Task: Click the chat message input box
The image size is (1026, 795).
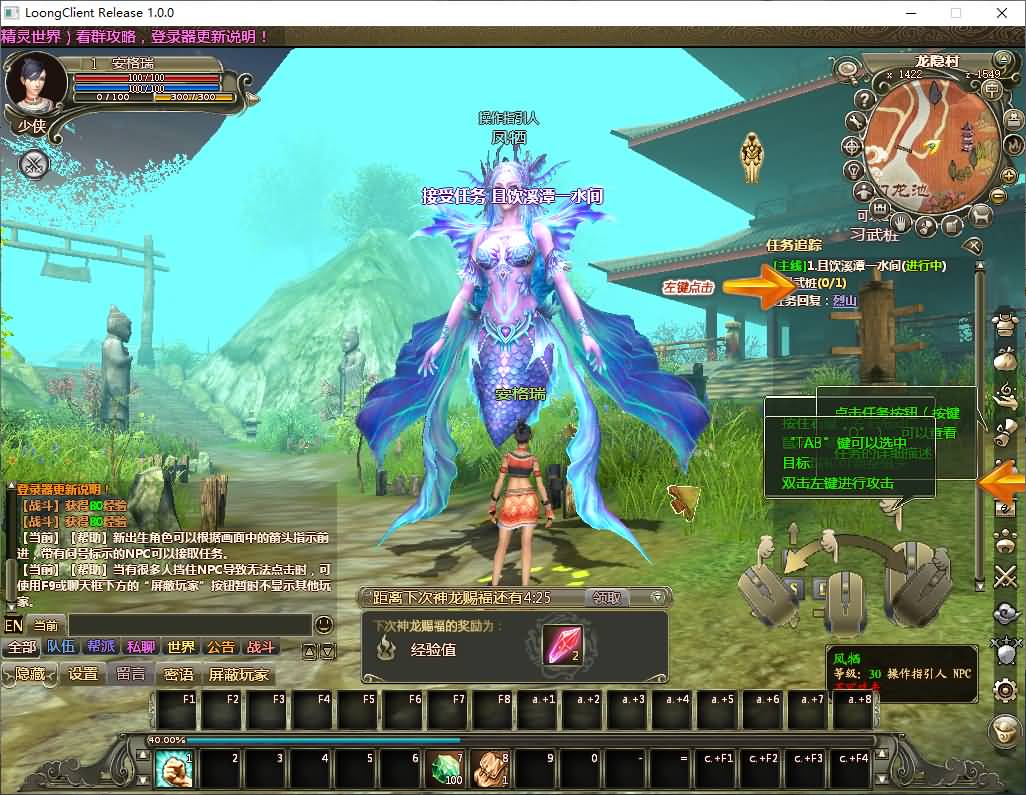Action: point(190,625)
